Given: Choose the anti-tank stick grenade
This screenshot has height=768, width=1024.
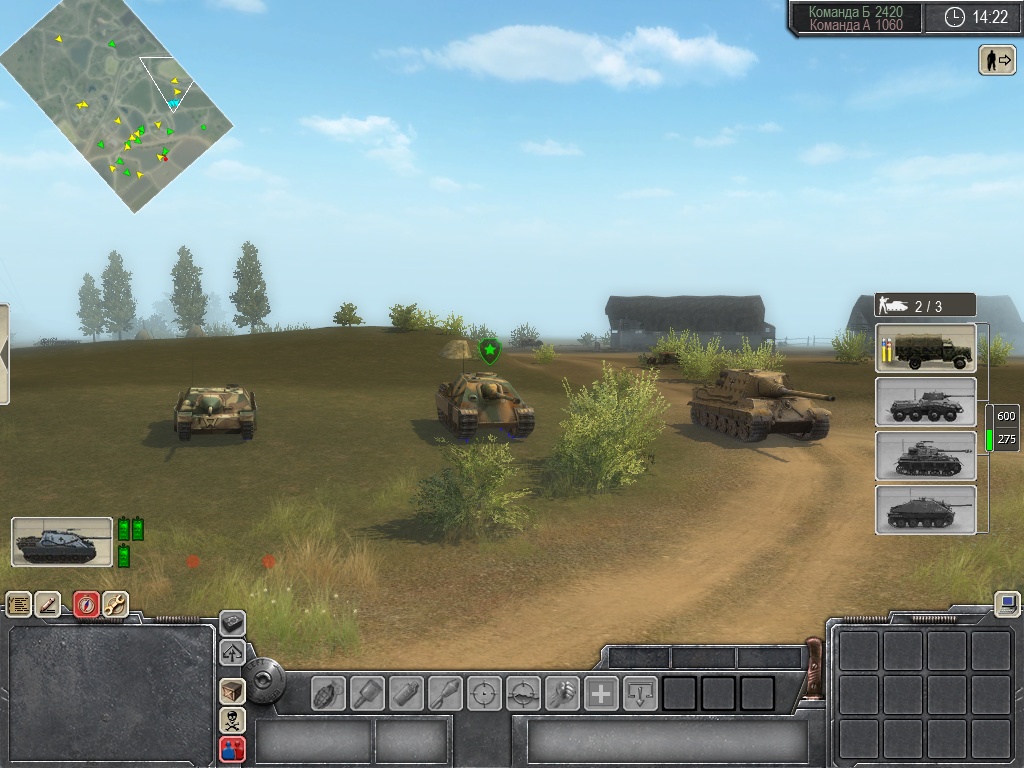Looking at the screenshot, I should click(x=367, y=693).
